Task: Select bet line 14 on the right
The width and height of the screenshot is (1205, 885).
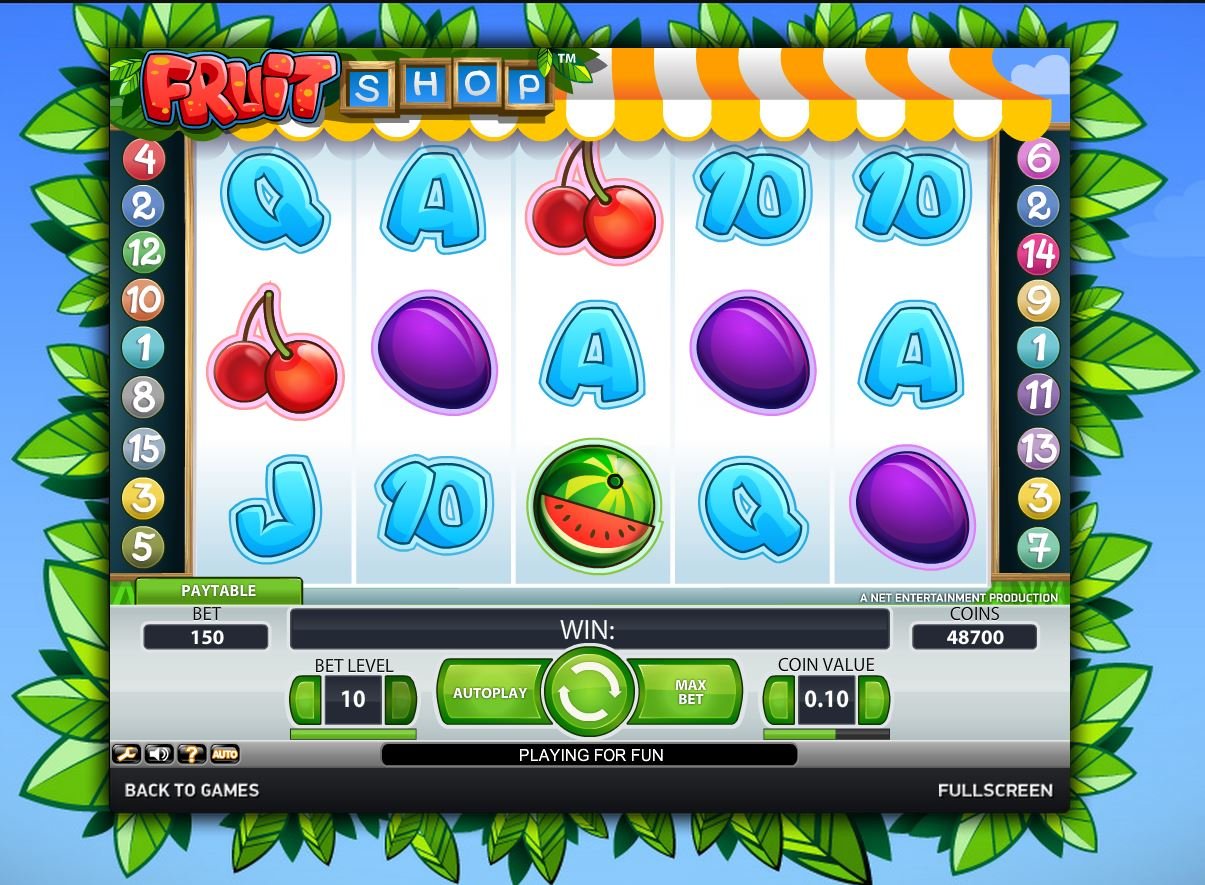Action: pos(1038,254)
